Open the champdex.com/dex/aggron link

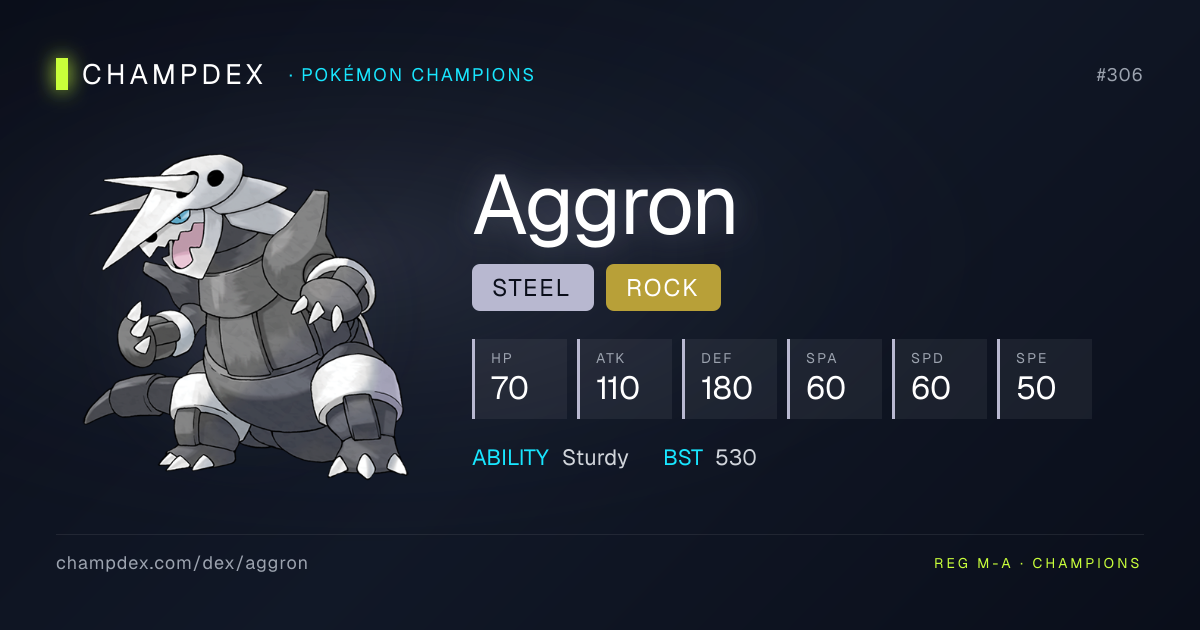pos(182,563)
